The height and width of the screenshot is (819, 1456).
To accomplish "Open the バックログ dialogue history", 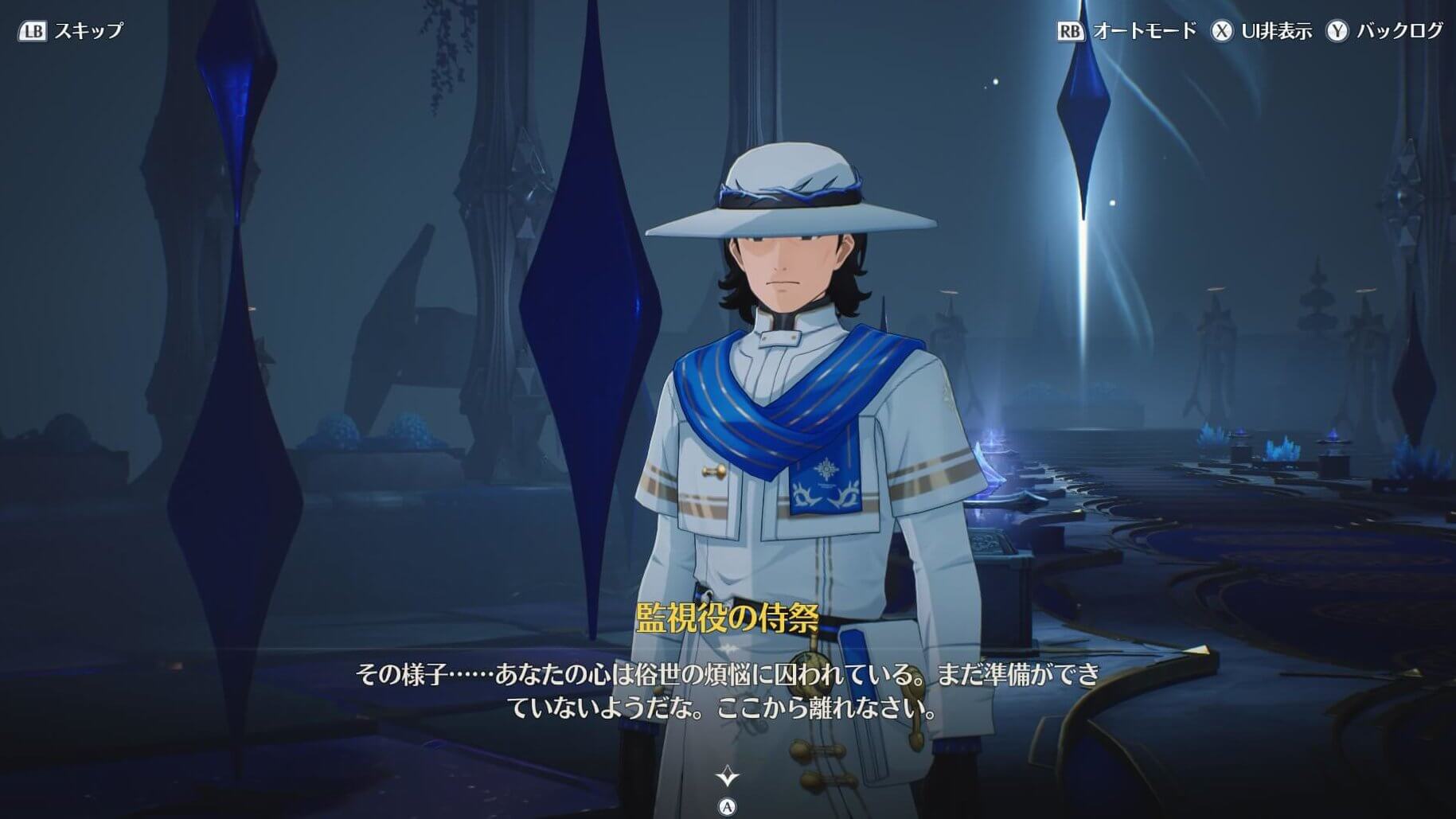I will point(1384,30).
